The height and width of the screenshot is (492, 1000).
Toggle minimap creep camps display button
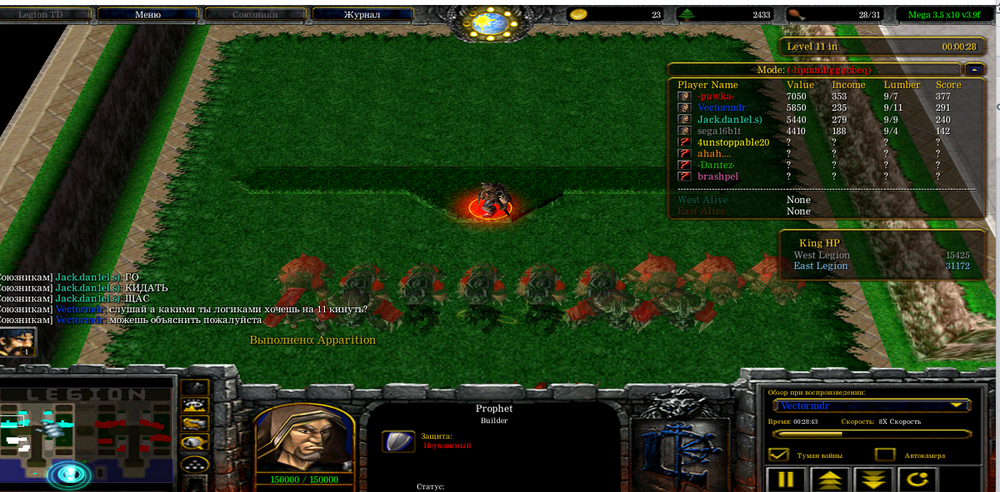pyautogui.click(x=195, y=442)
